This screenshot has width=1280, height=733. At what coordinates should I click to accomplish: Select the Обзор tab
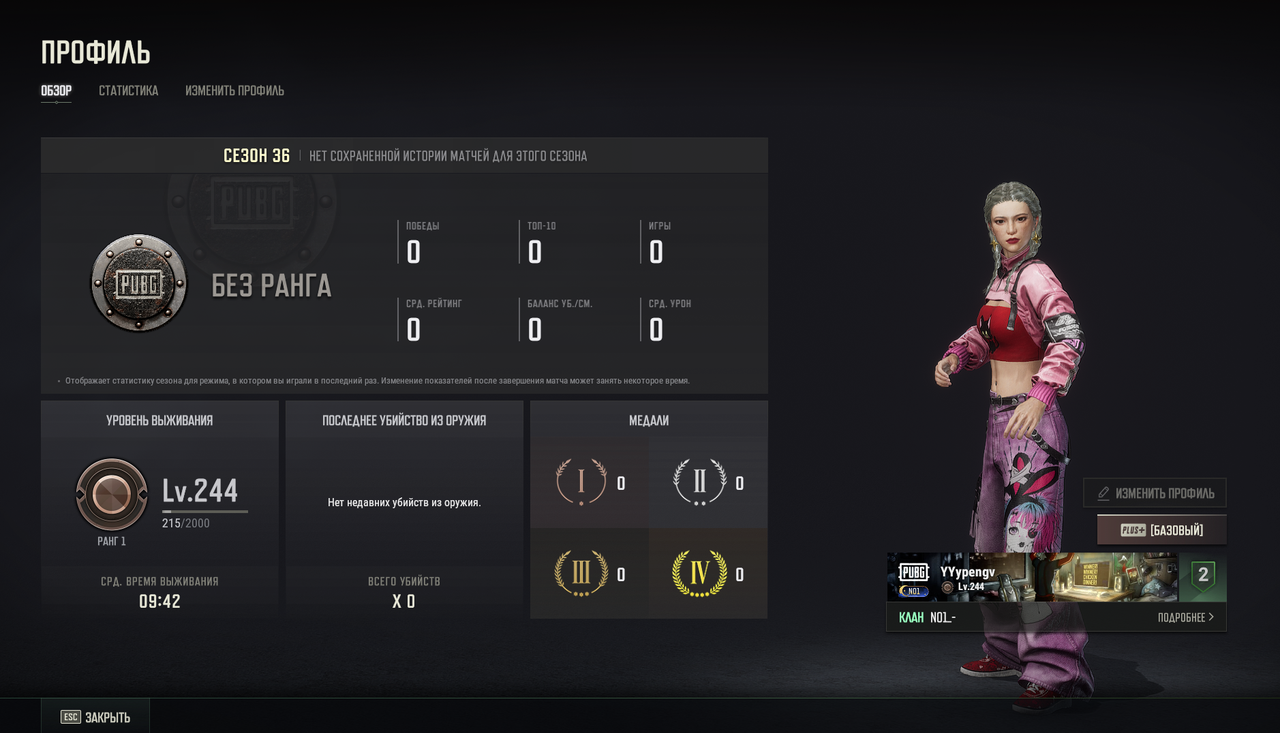click(x=56, y=91)
